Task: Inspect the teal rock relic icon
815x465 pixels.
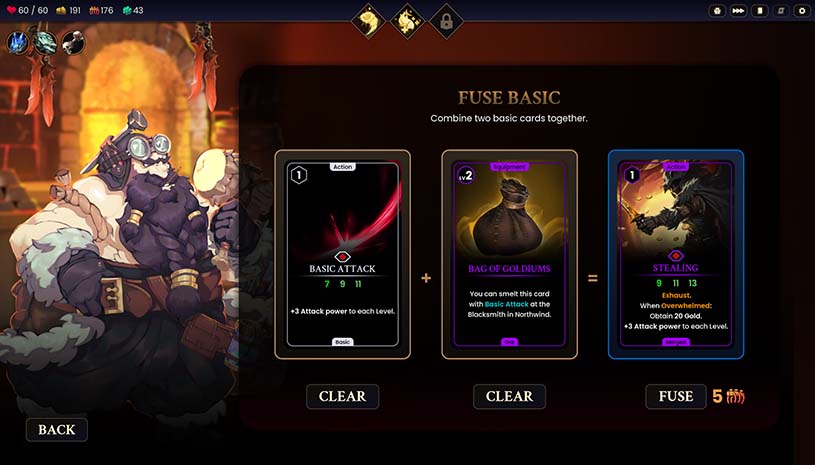Action: [x=45, y=42]
